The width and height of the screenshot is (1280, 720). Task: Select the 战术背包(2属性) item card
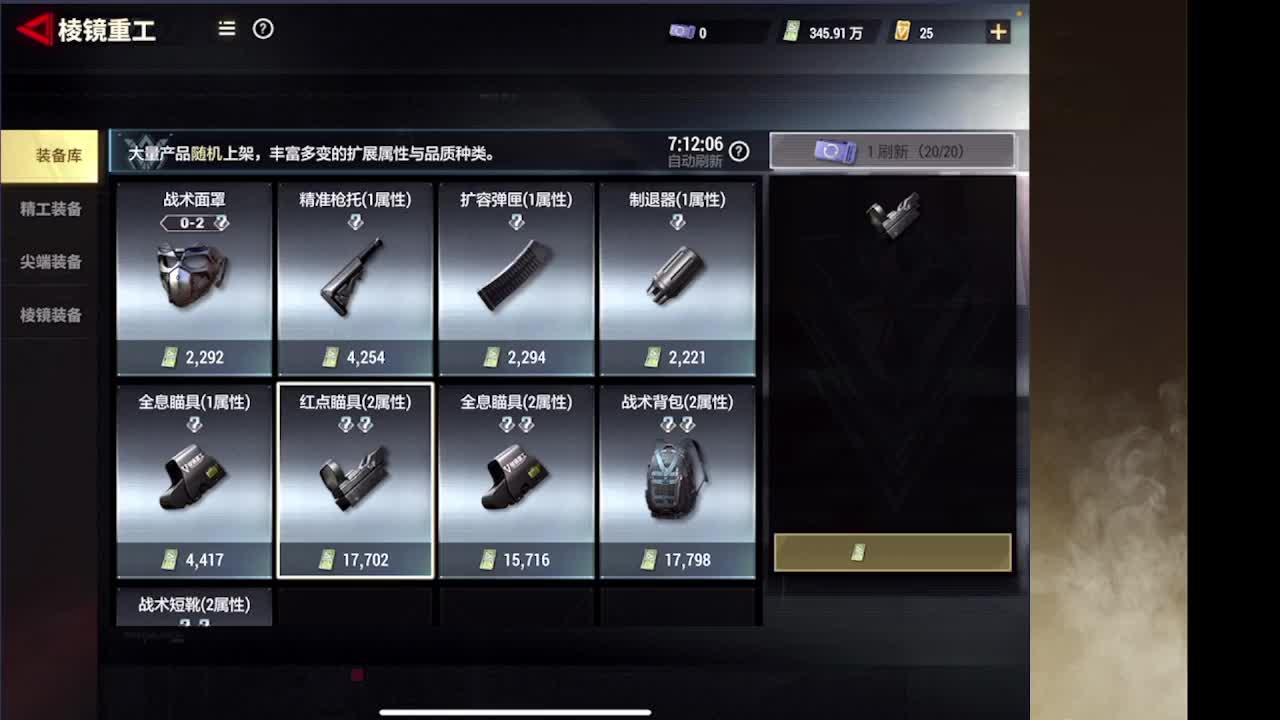[x=678, y=480]
